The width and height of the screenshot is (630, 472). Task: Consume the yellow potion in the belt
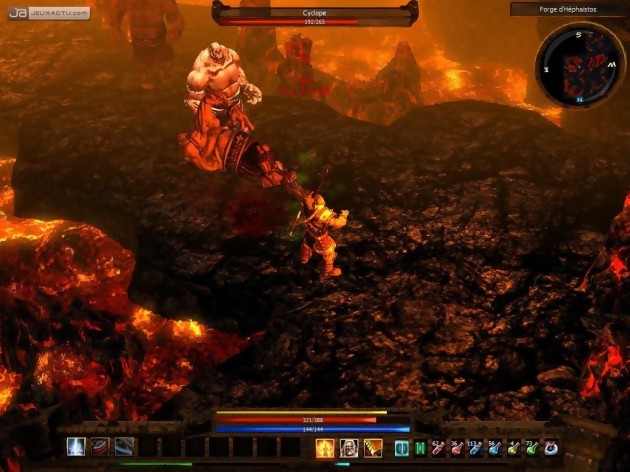[514, 449]
